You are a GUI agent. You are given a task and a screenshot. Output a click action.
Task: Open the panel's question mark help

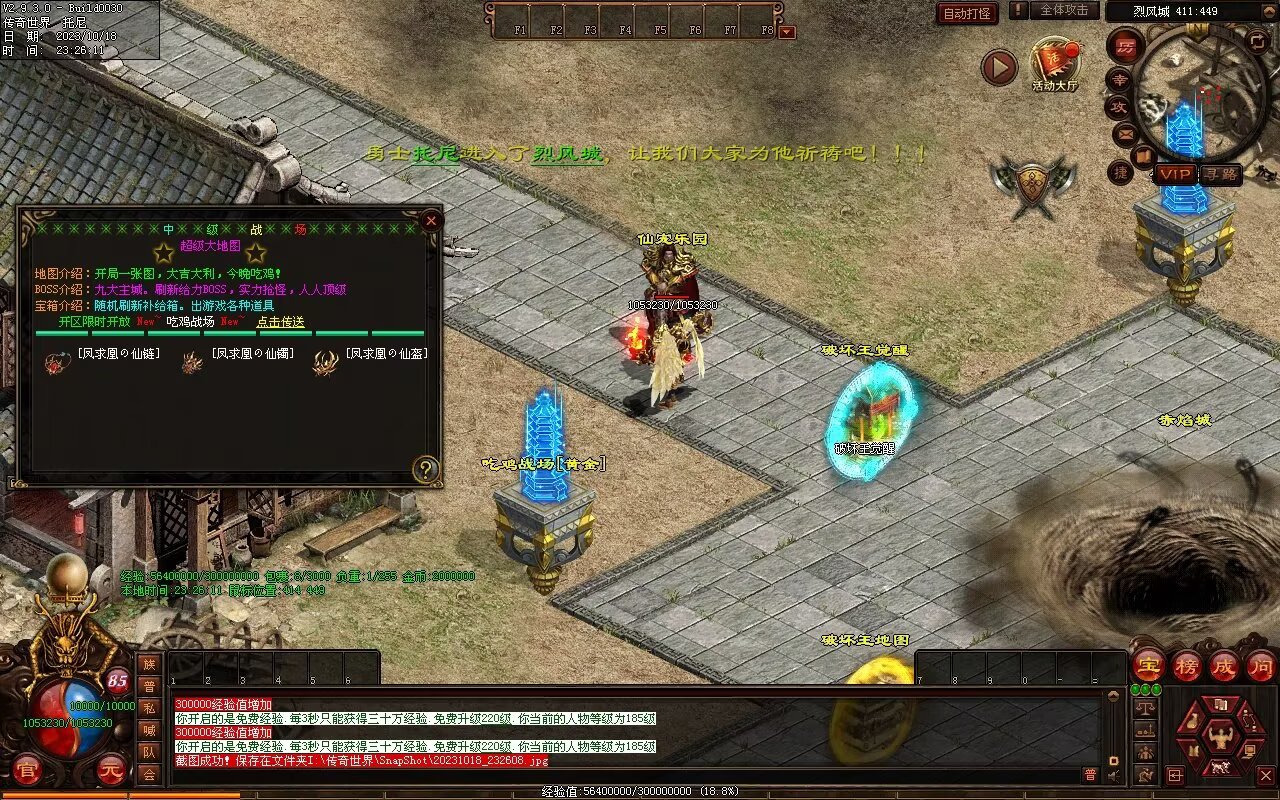(426, 469)
